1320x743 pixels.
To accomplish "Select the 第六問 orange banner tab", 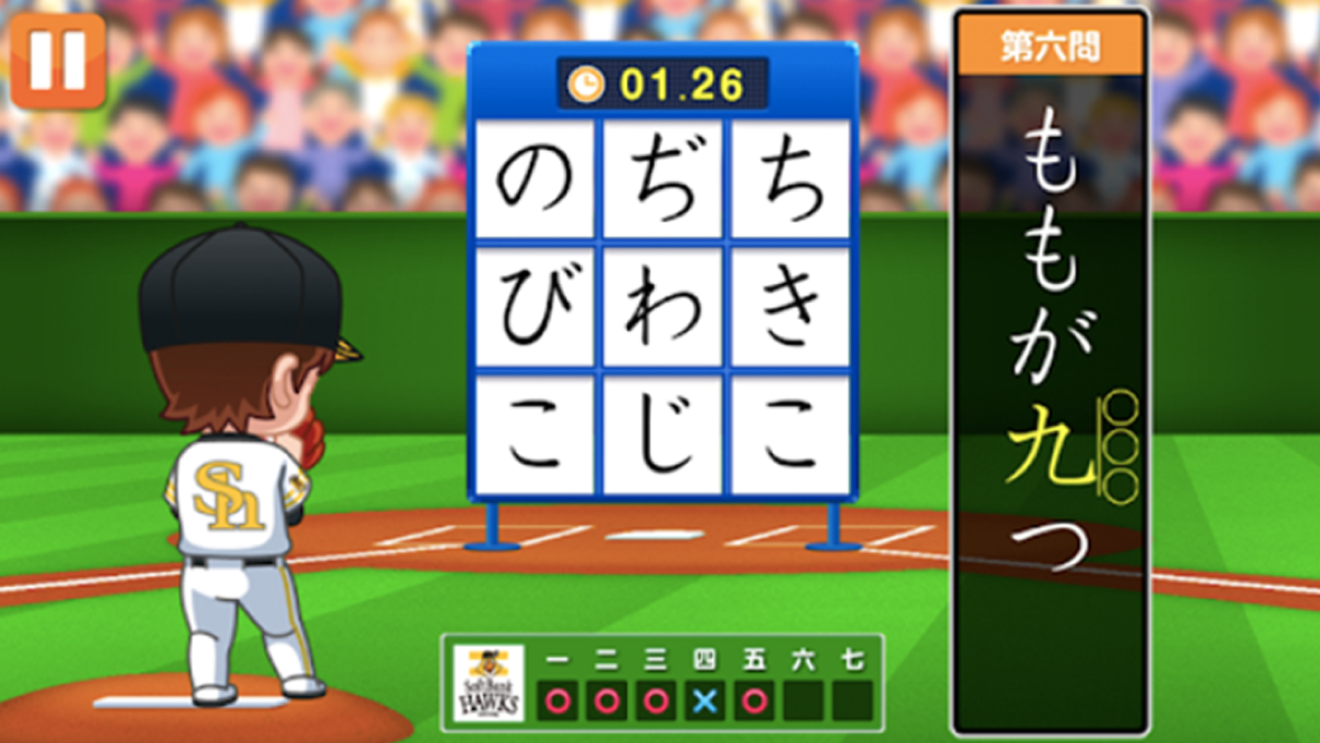I will click(1050, 44).
